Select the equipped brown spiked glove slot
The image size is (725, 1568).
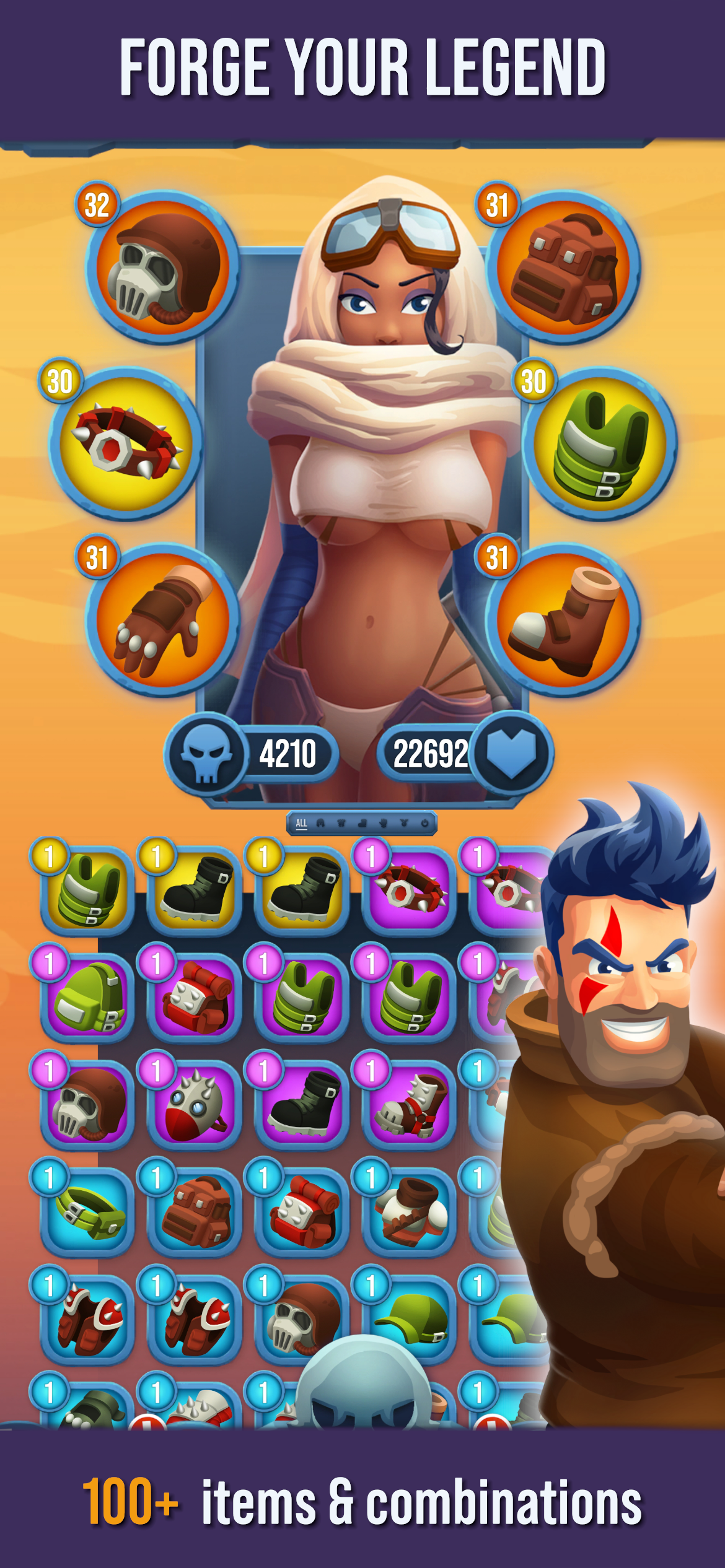[x=162, y=621]
